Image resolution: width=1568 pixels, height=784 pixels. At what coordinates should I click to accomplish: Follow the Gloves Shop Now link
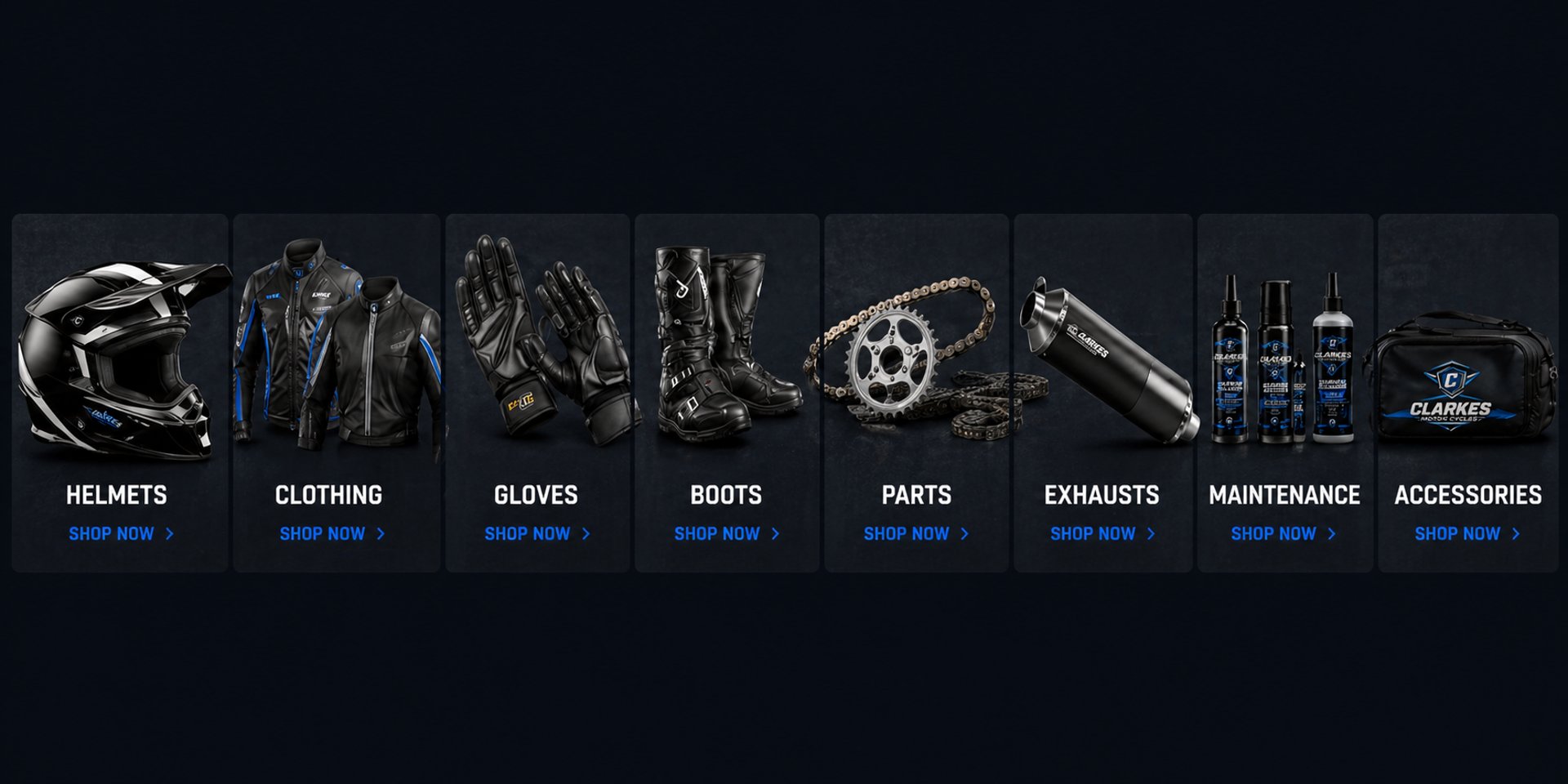(536, 534)
